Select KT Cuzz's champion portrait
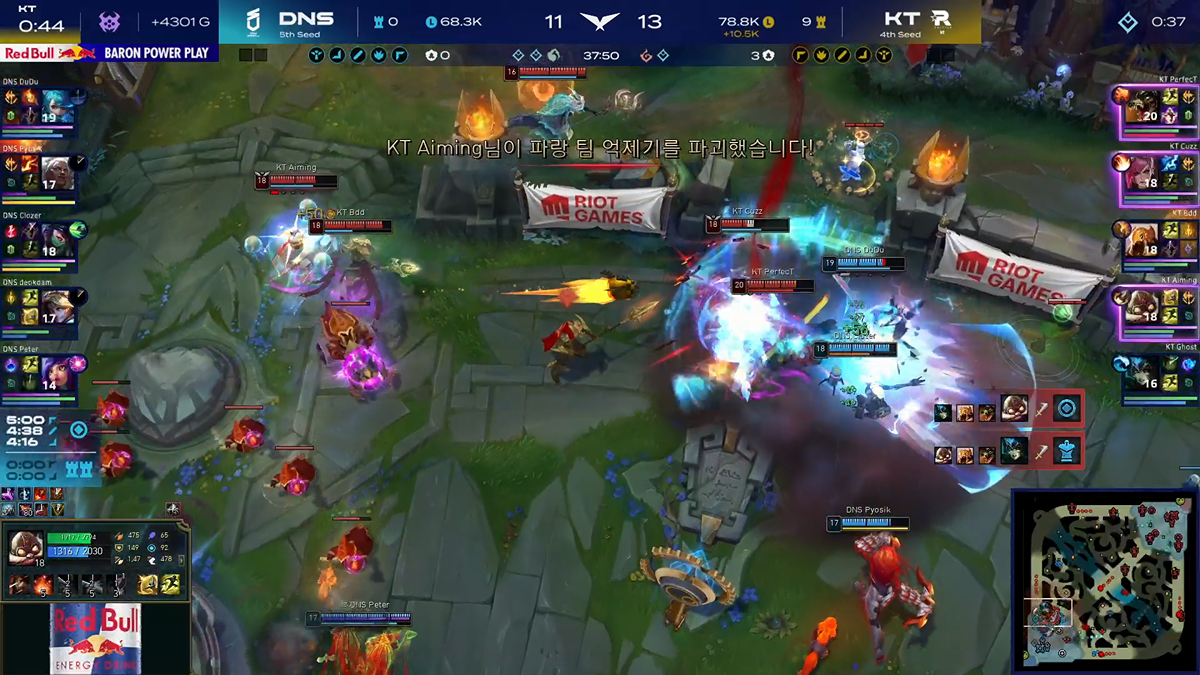The width and height of the screenshot is (1200, 675). click(1141, 172)
